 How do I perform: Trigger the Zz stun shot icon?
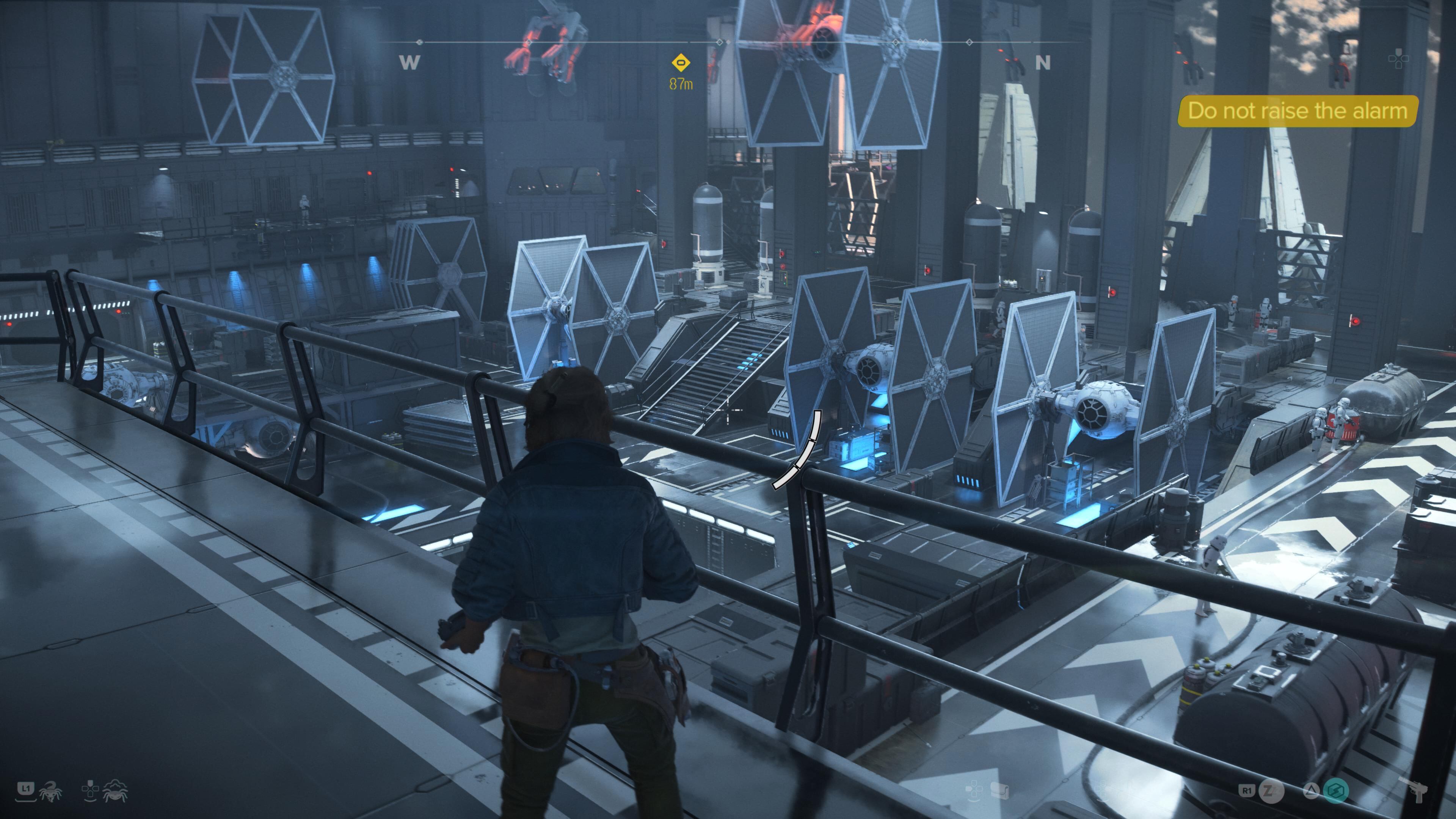tap(1271, 790)
